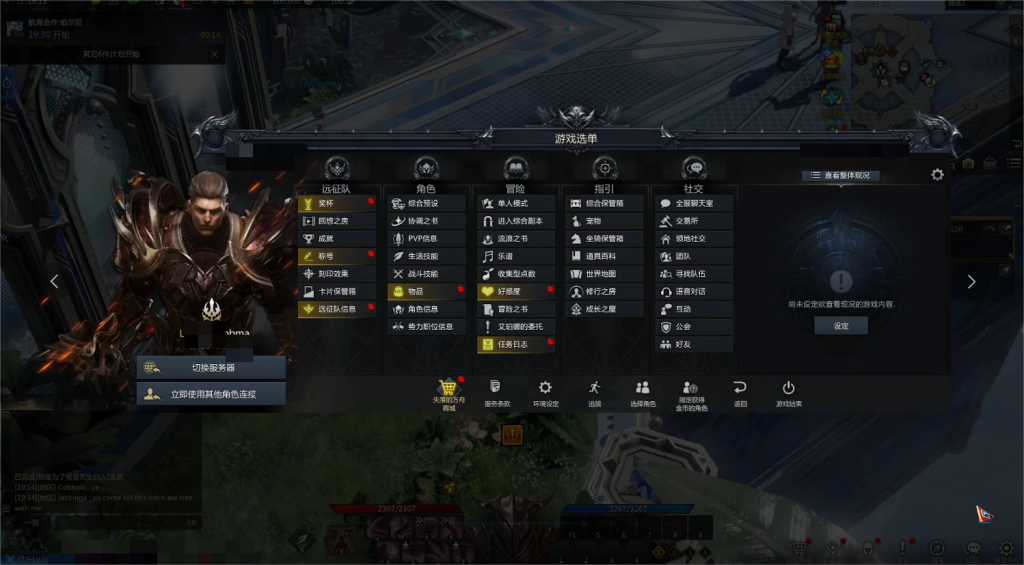1024x565 pixels.
Task: Open 战斗技能 combat skills
Action: (x=427, y=273)
